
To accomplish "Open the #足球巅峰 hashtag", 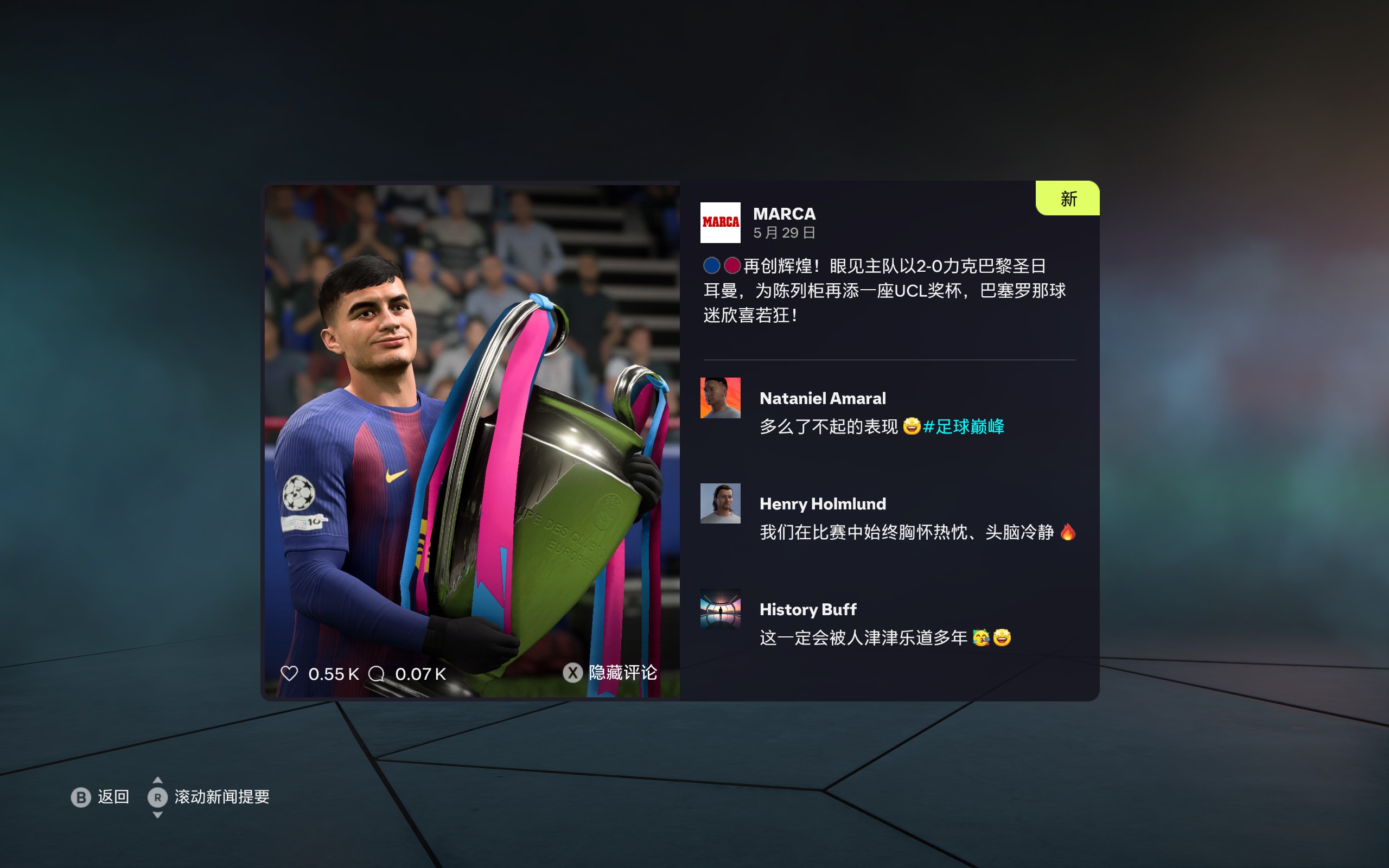I will point(964,426).
